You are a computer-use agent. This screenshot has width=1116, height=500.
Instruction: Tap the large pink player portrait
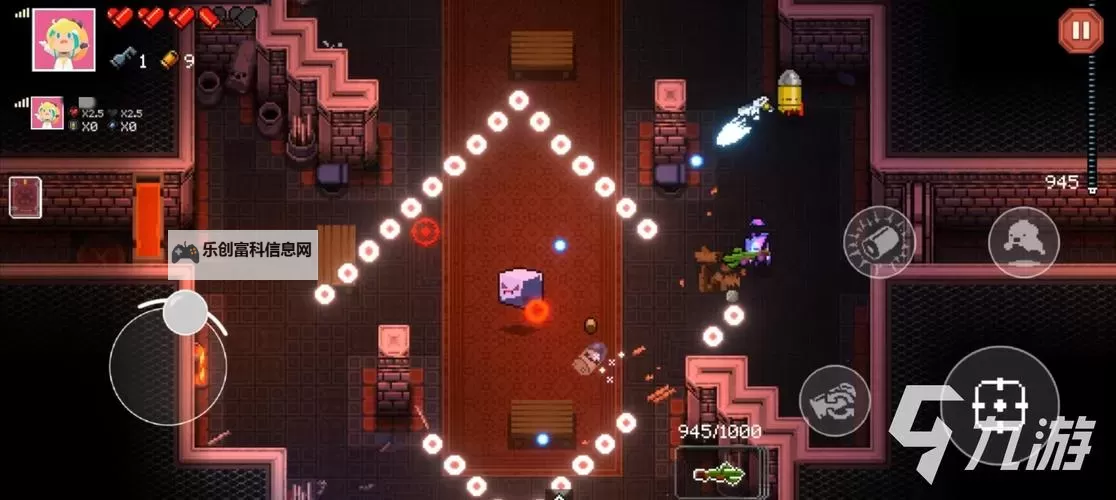(x=64, y=40)
